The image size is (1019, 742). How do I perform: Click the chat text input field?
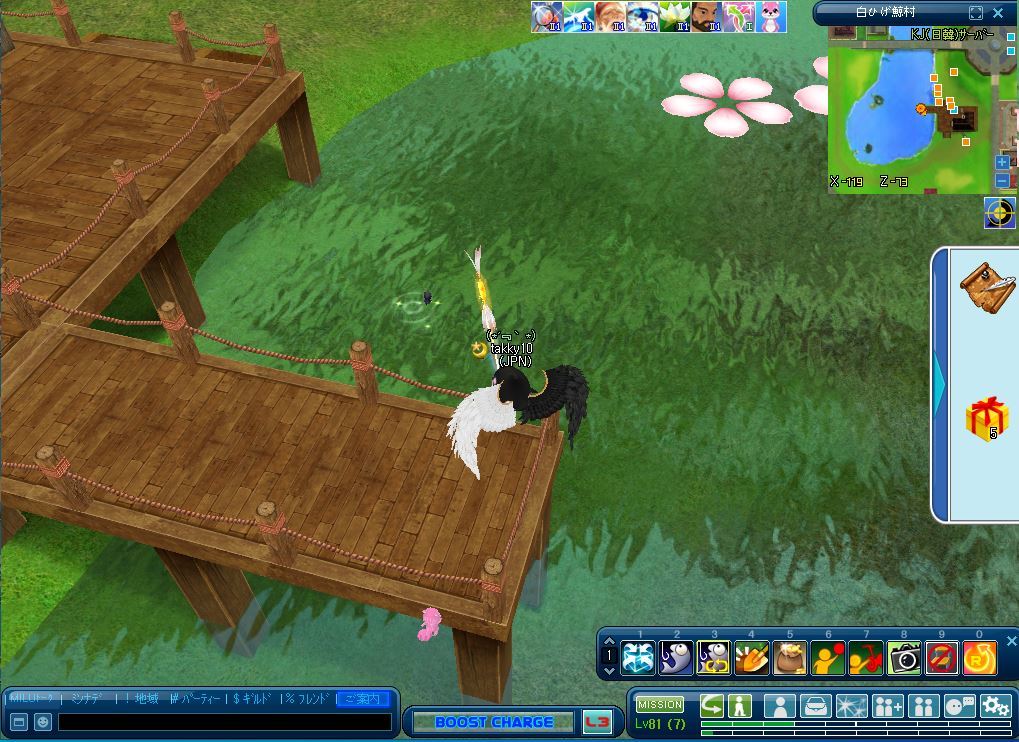coord(224,721)
